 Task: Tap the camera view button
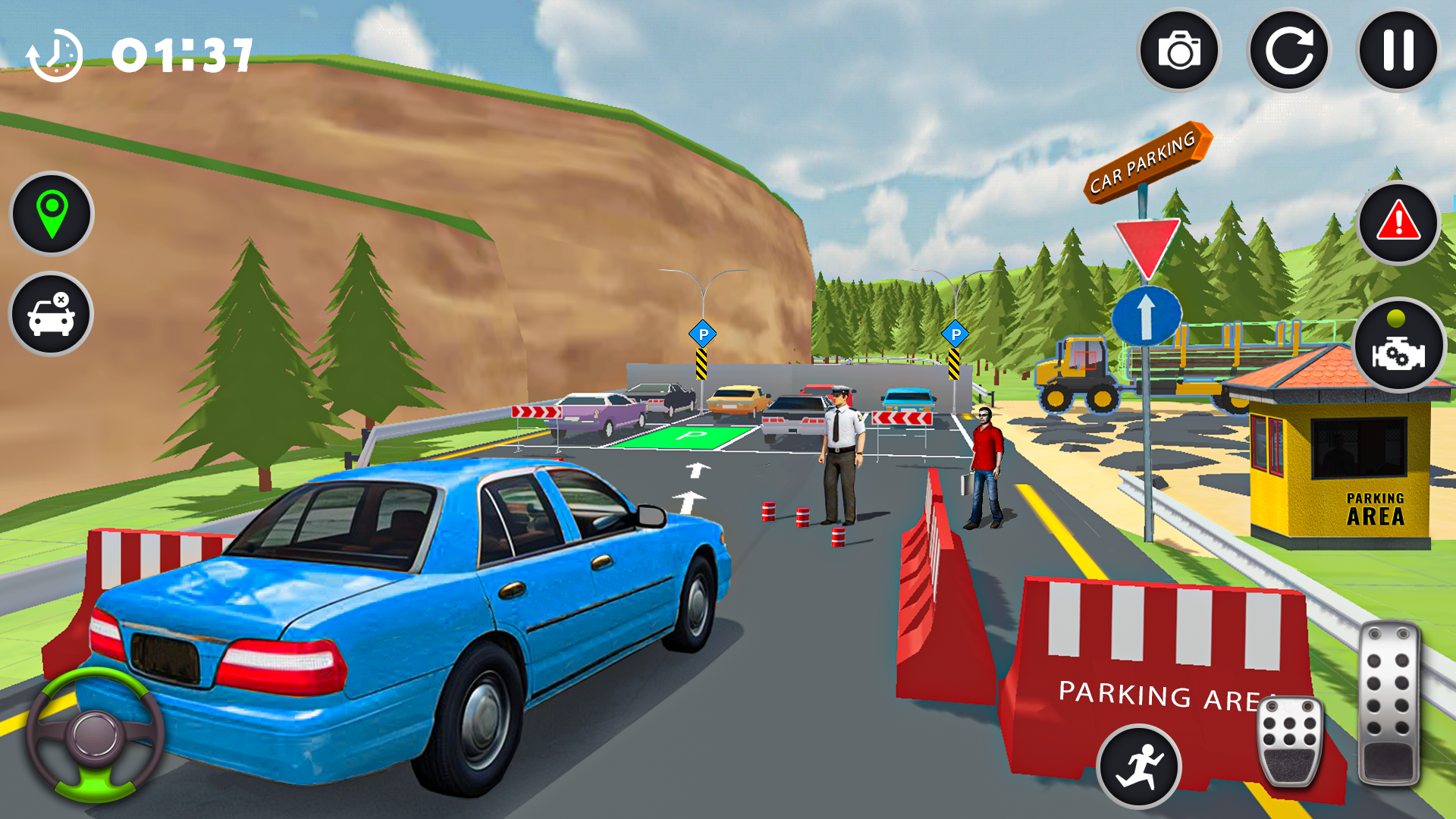tap(1179, 51)
